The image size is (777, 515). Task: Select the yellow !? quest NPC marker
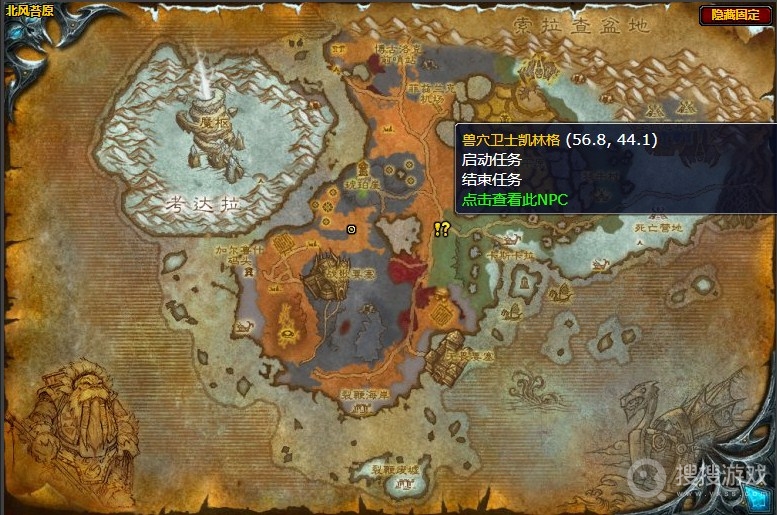click(442, 229)
